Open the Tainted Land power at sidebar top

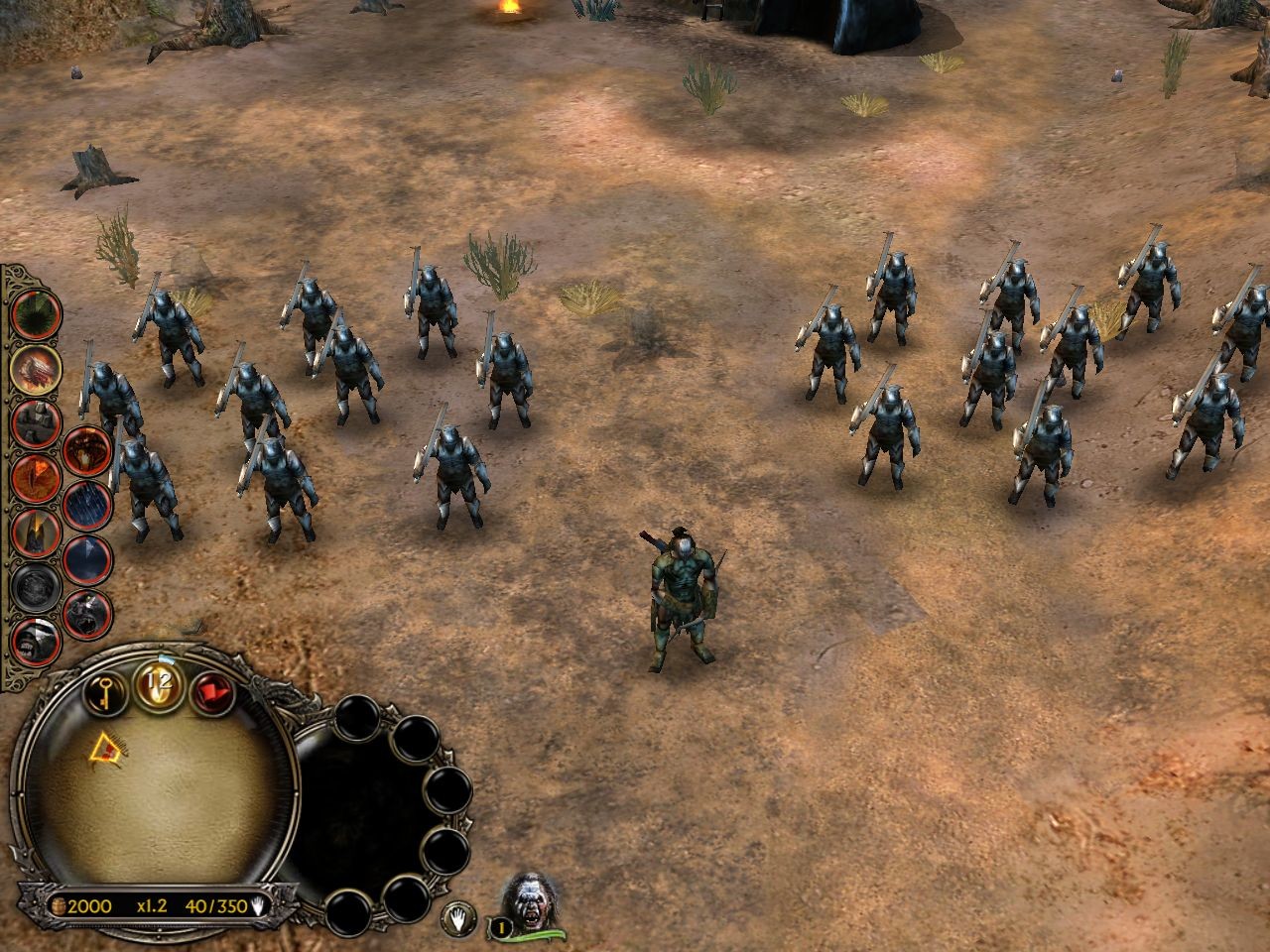(37, 312)
